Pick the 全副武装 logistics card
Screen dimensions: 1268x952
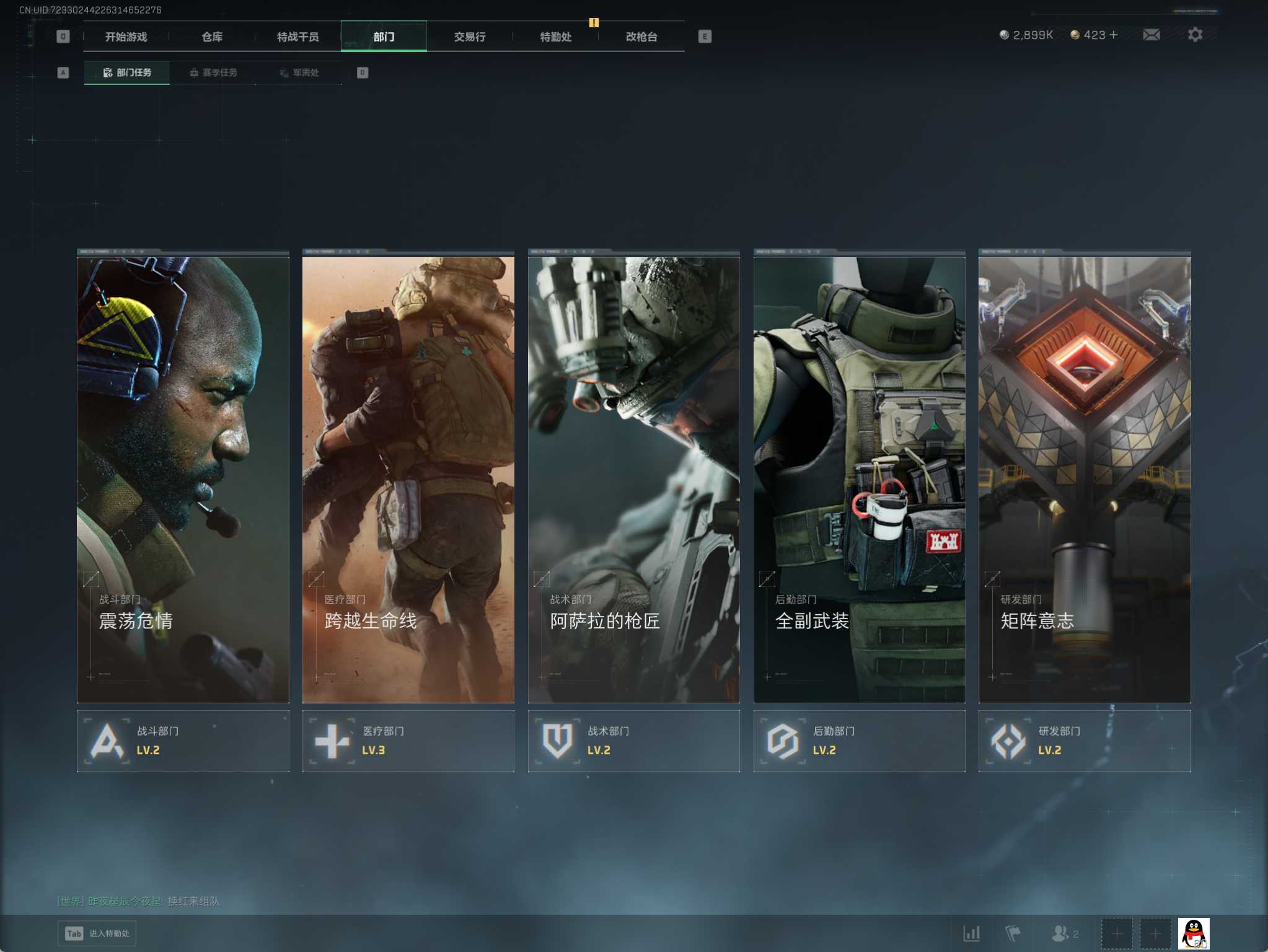coord(859,478)
